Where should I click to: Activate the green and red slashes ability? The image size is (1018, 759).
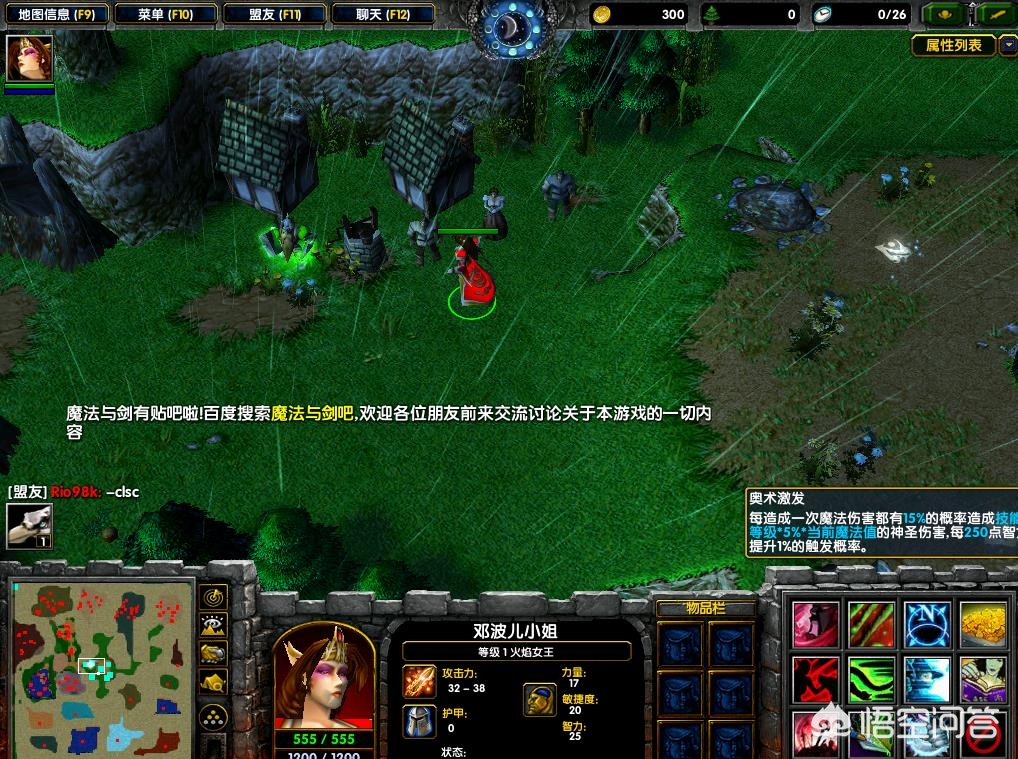click(871, 624)
